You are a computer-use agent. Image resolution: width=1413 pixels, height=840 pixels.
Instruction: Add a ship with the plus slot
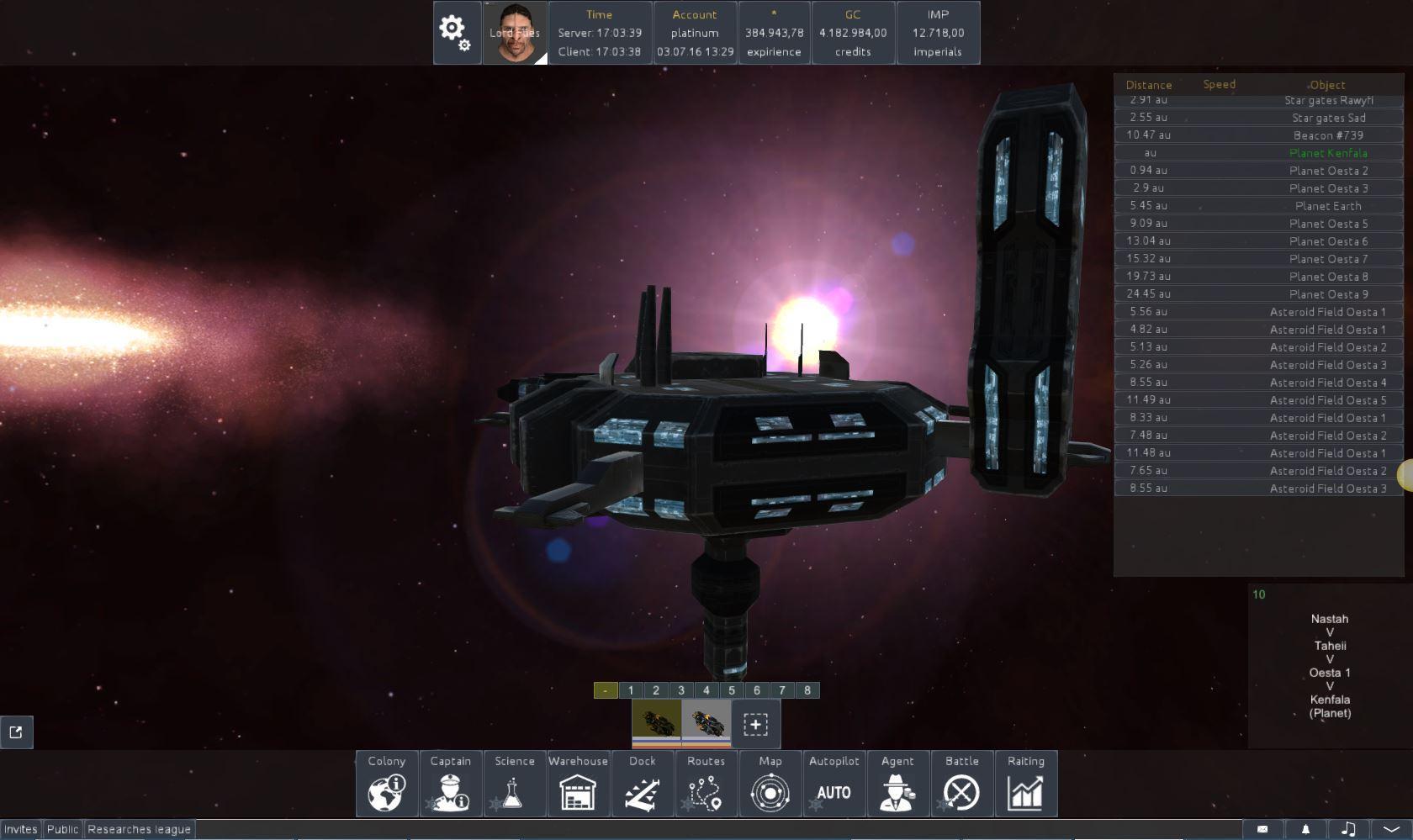(x=754, y=722)
